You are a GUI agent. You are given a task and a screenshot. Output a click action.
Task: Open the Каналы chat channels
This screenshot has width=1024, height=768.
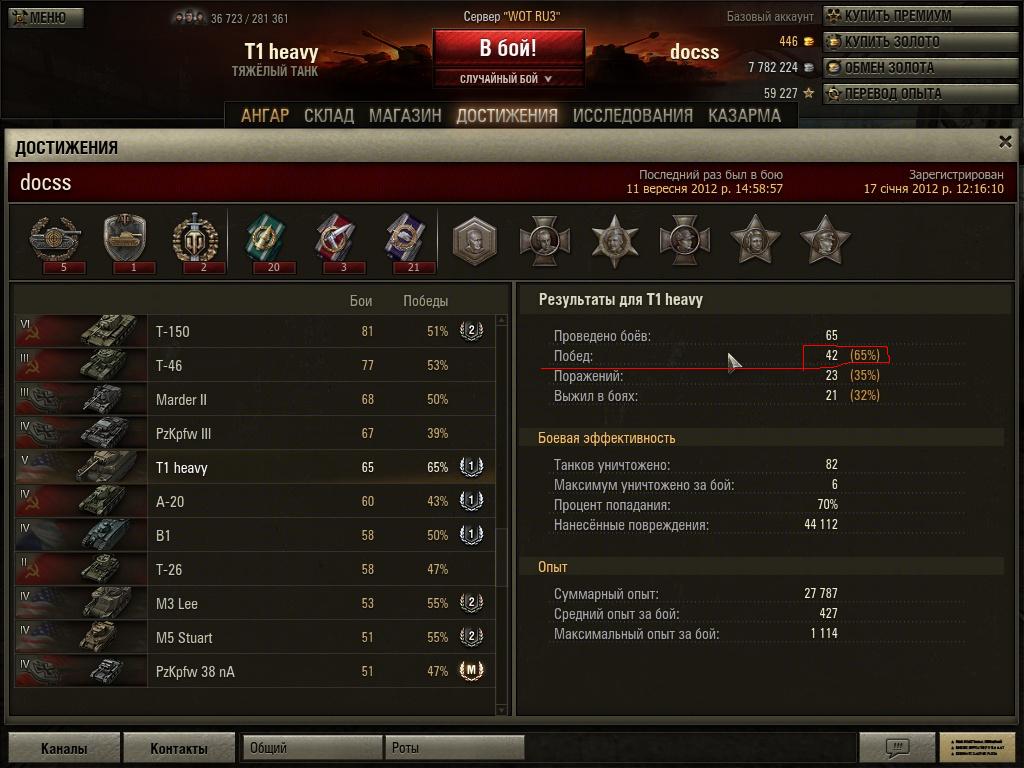(x=64, y=748)
